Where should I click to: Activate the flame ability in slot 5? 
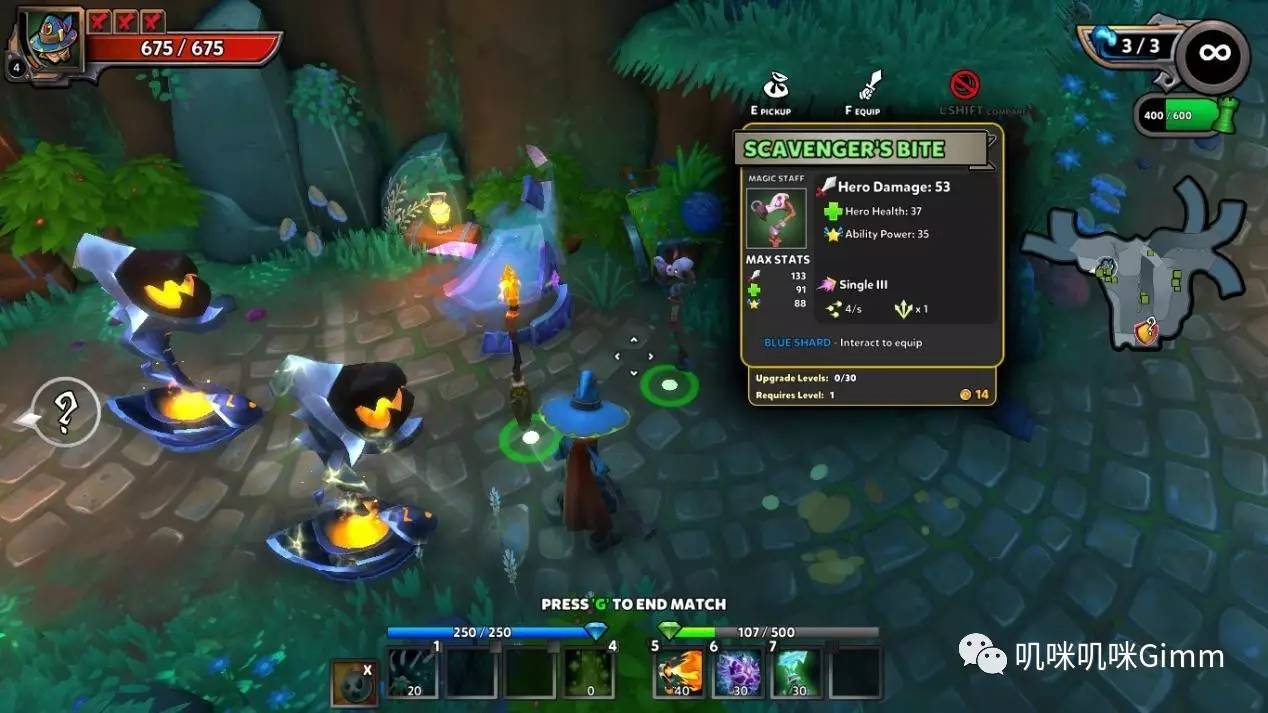[680, 673]
